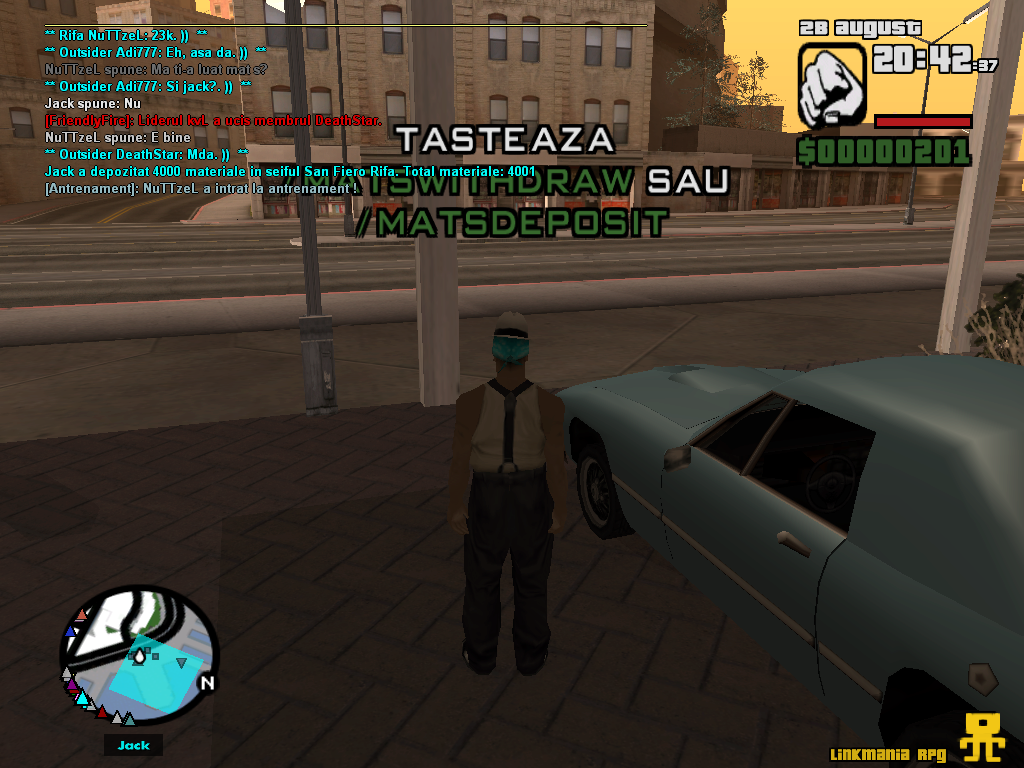Viewport: 1024px width, 768px height.
Task: Click the Jack player name label
Action: click(x=133, y=745)
